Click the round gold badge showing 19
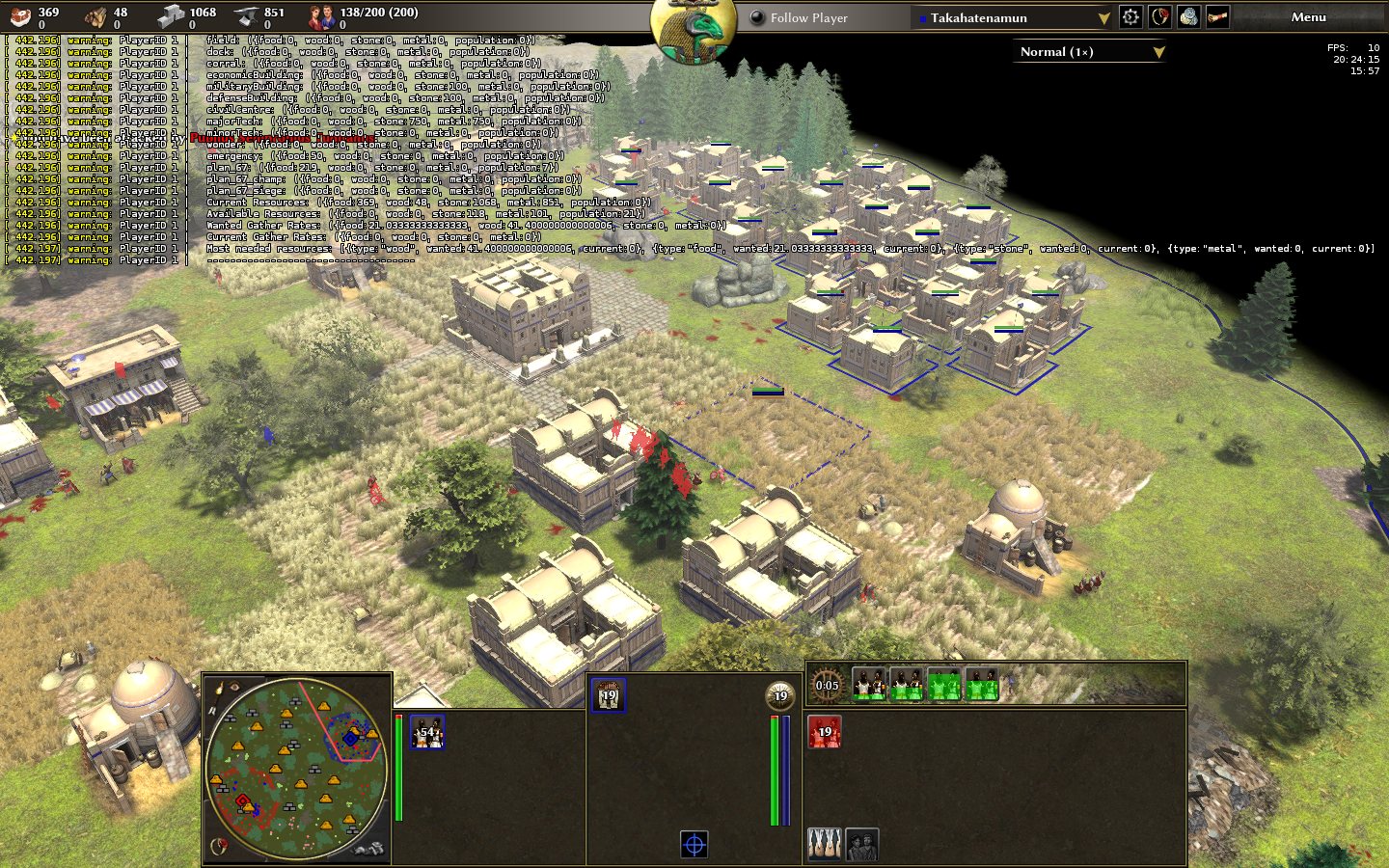 (780, 695)
